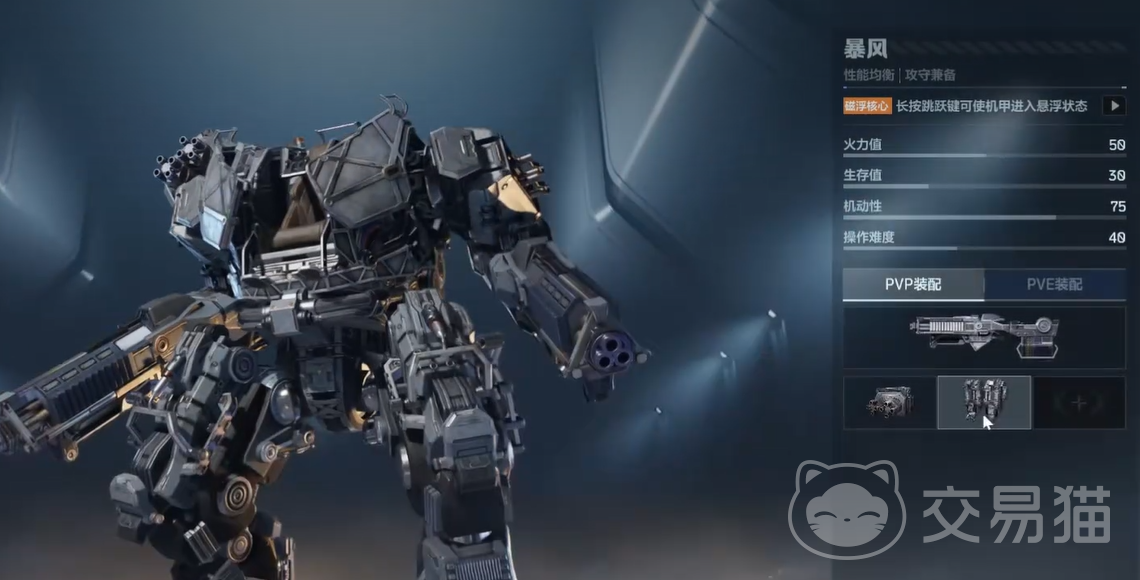
Task: Switch to the PVE装配 tab
Action: coord(1054,285)
